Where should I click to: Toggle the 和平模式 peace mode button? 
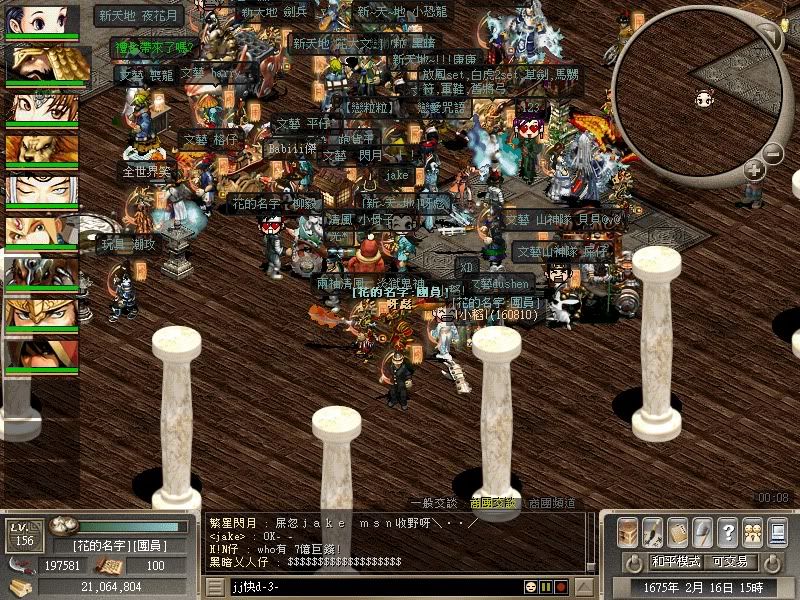tap(678, 562)
